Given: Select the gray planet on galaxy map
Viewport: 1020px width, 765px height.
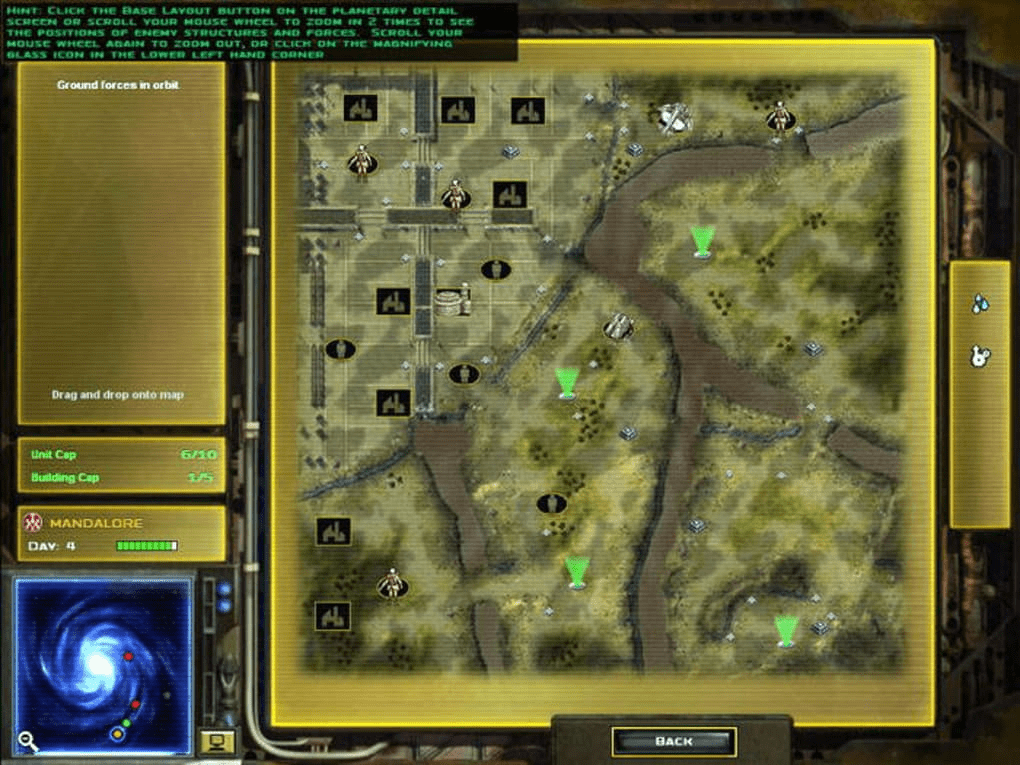Looking at the screenshot, I should click(166, 694).
